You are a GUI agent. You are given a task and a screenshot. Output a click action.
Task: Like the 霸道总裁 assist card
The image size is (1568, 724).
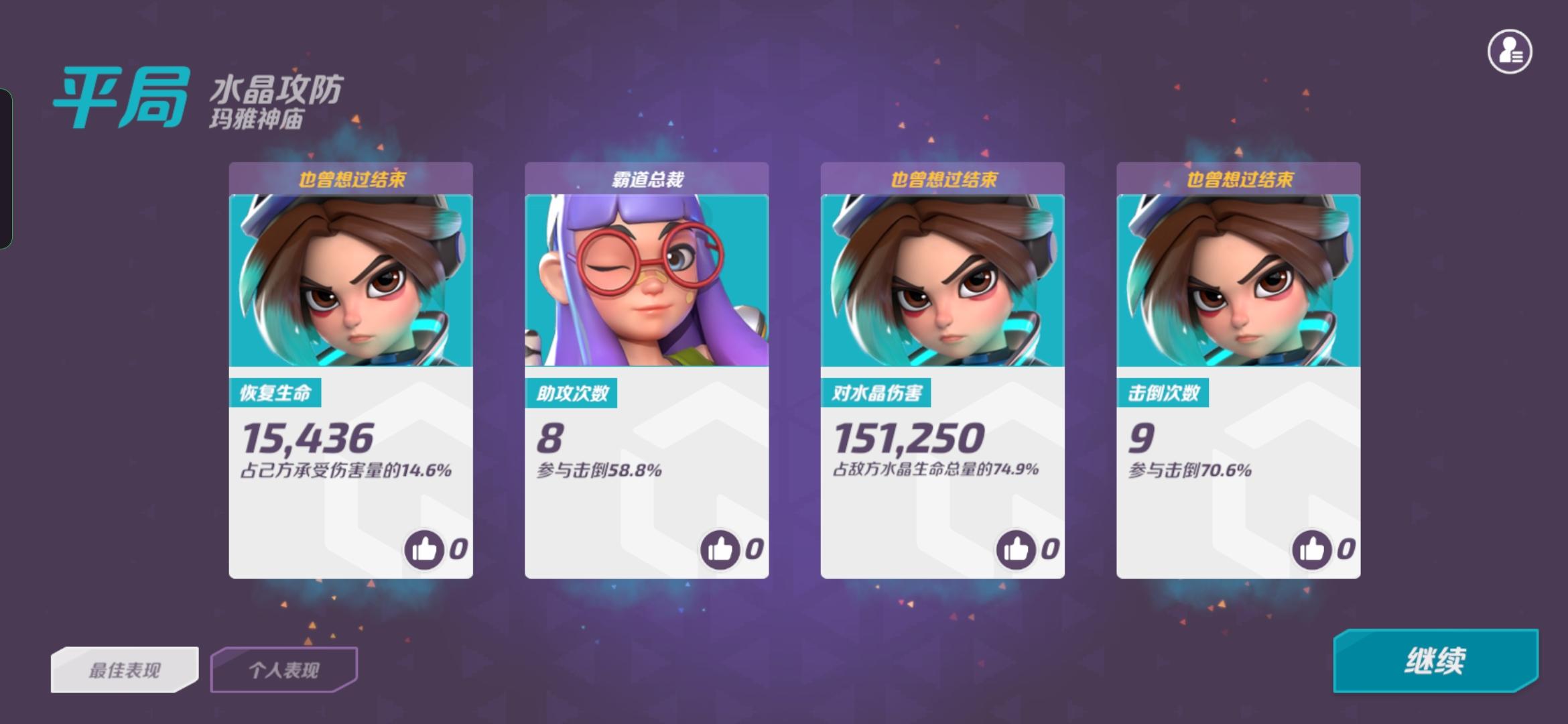coord(721,548)
